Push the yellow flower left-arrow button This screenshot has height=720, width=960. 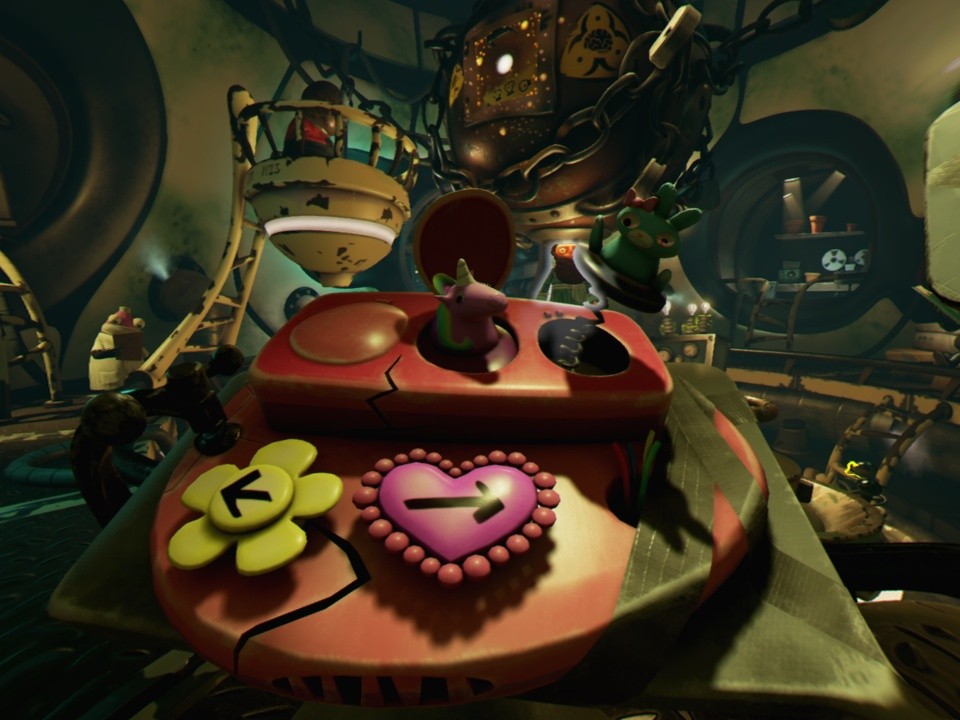250,499
